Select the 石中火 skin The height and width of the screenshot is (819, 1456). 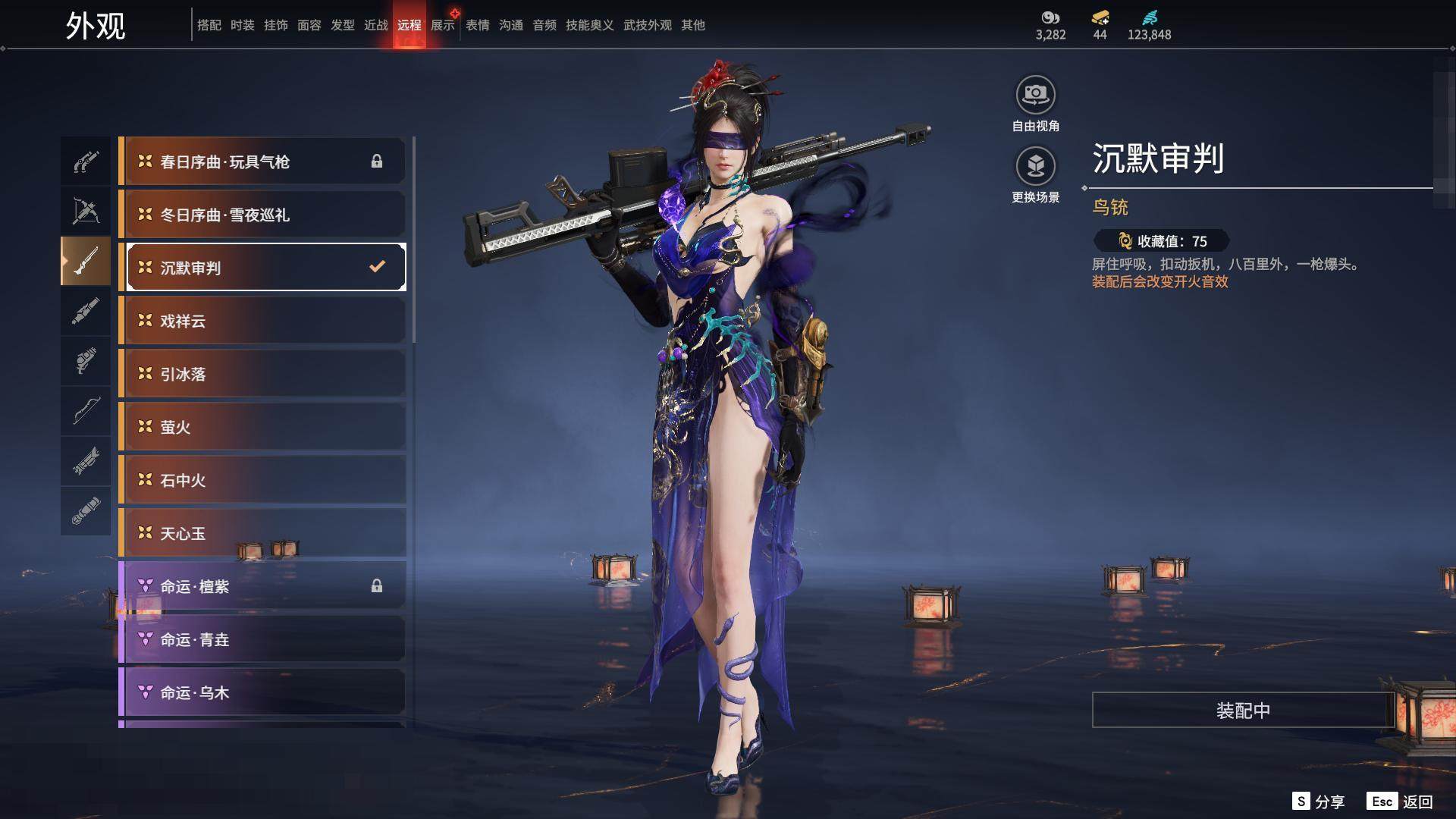263,480
